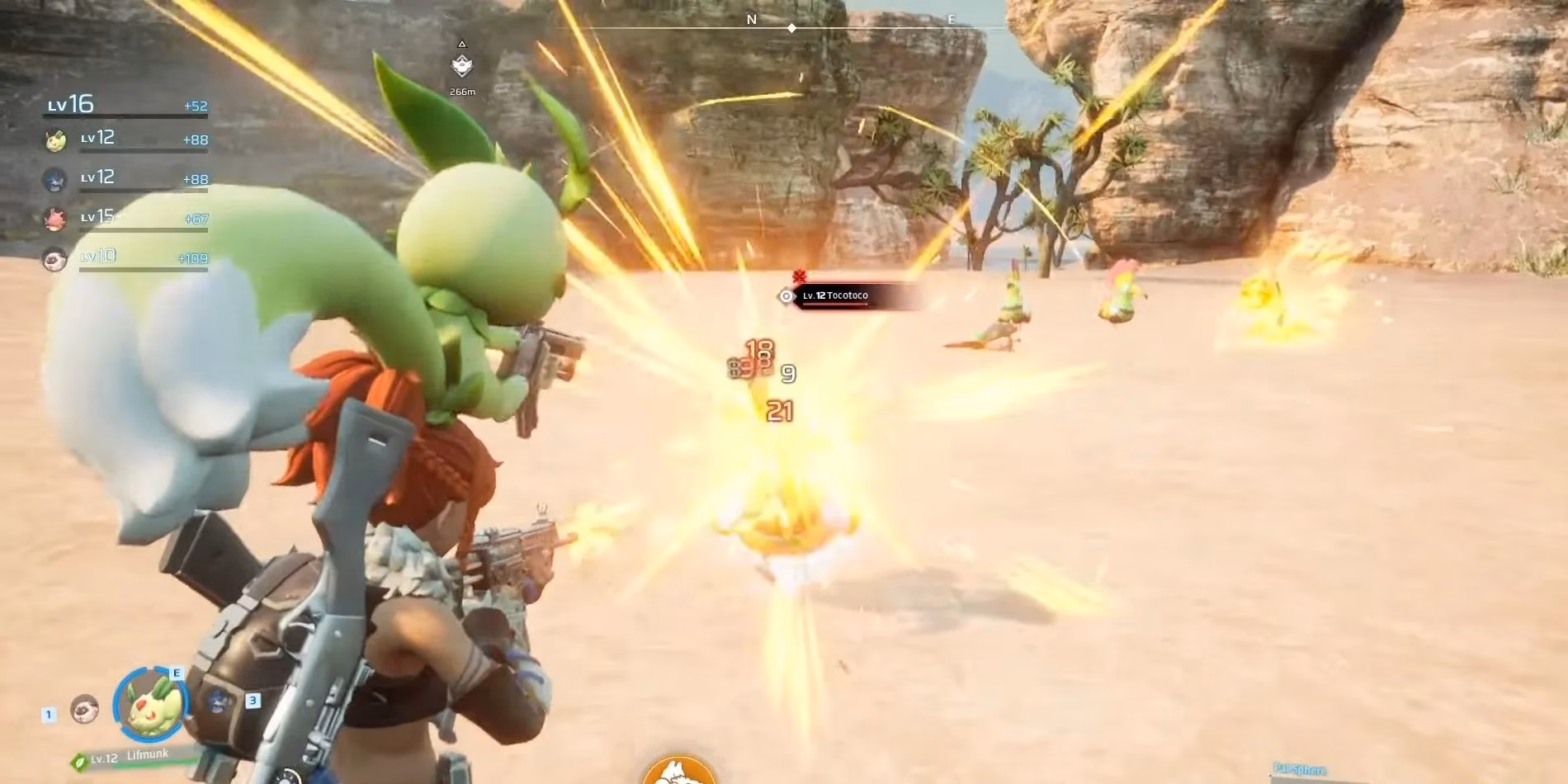1568x784 pixels.
Task: Click the blue Lv.12 Pal party icon
Action: (x=55, y=178)
